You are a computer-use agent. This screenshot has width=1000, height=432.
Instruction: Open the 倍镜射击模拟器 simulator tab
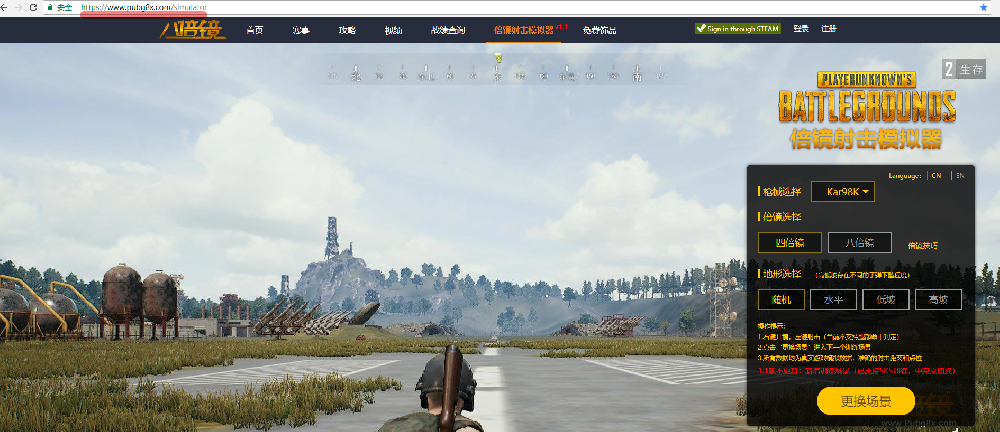point(524,30)
